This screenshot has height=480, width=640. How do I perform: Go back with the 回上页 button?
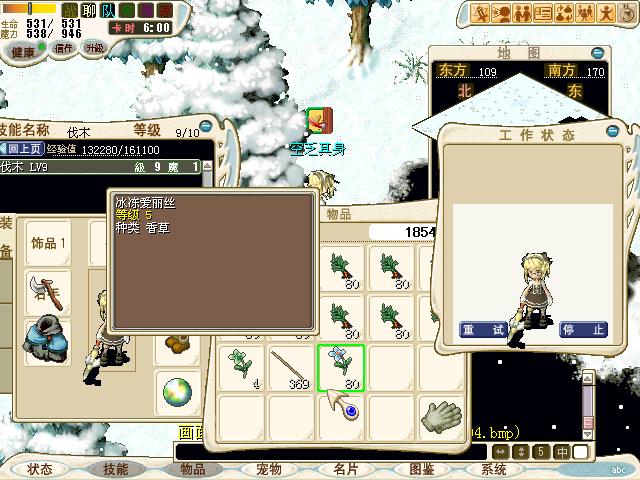pos(22,149)
